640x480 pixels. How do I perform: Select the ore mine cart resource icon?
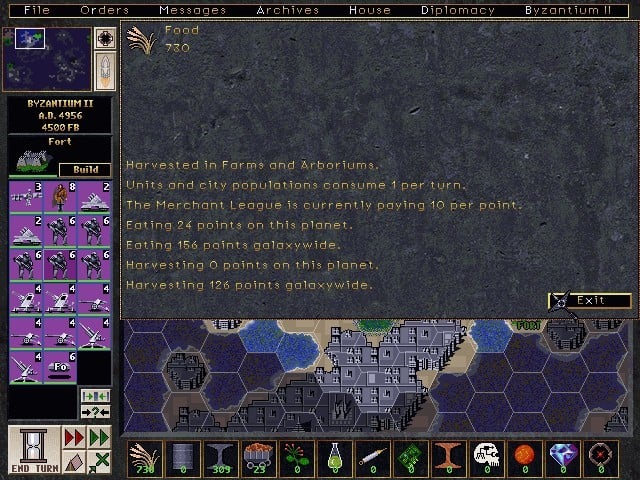click(254, 458)
